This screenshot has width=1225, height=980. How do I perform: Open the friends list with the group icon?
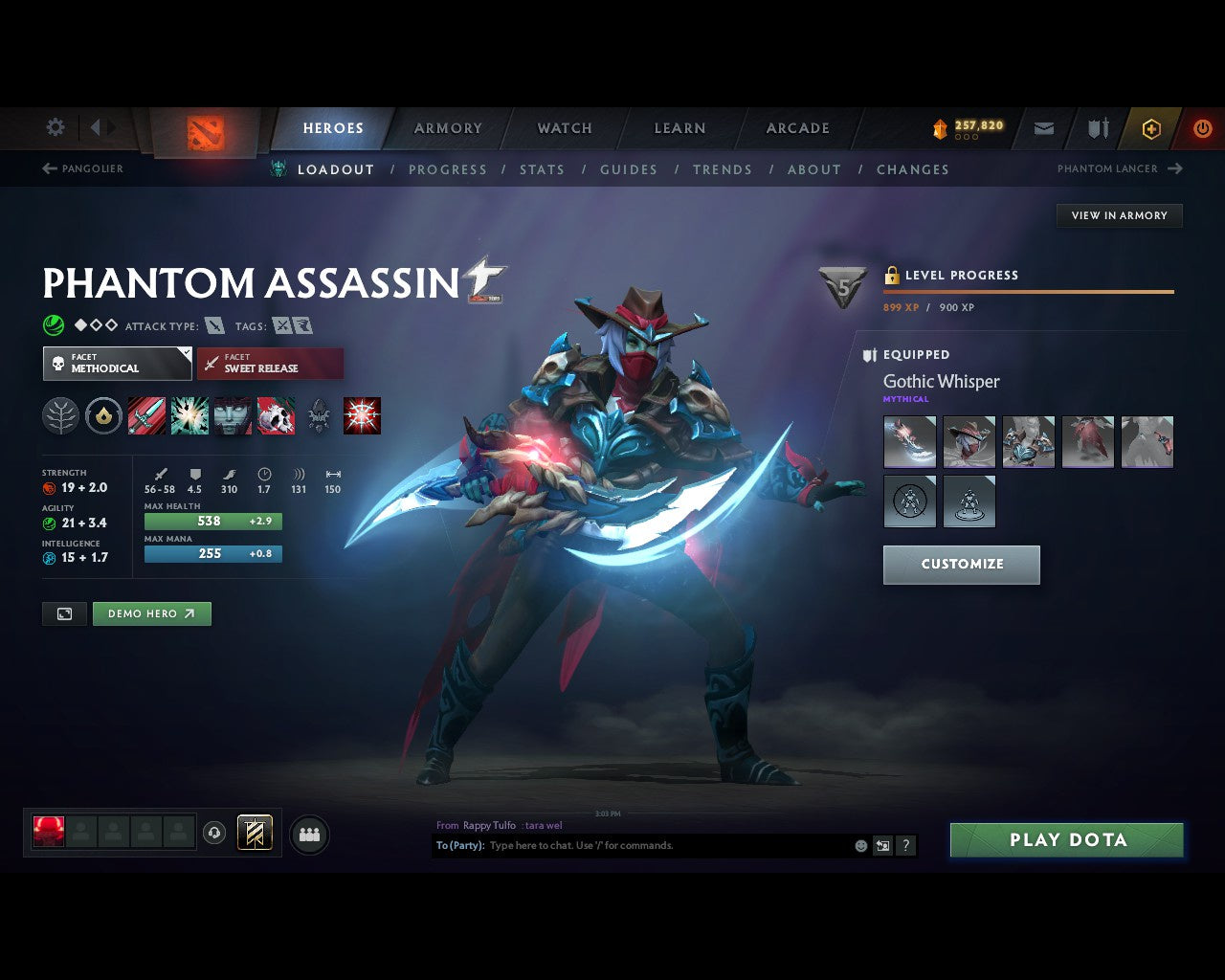point(309,834)
